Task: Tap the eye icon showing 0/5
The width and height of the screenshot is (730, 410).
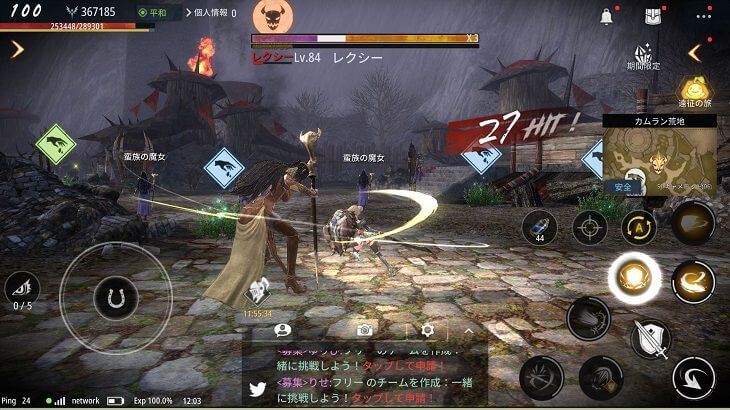Action: coord(22,289)
